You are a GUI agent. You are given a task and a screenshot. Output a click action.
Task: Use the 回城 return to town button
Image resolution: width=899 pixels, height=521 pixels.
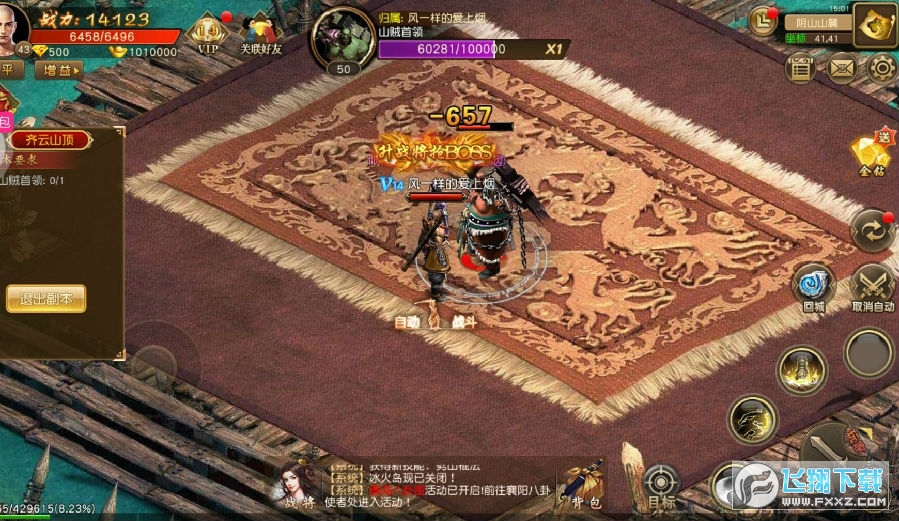[812, 285]
